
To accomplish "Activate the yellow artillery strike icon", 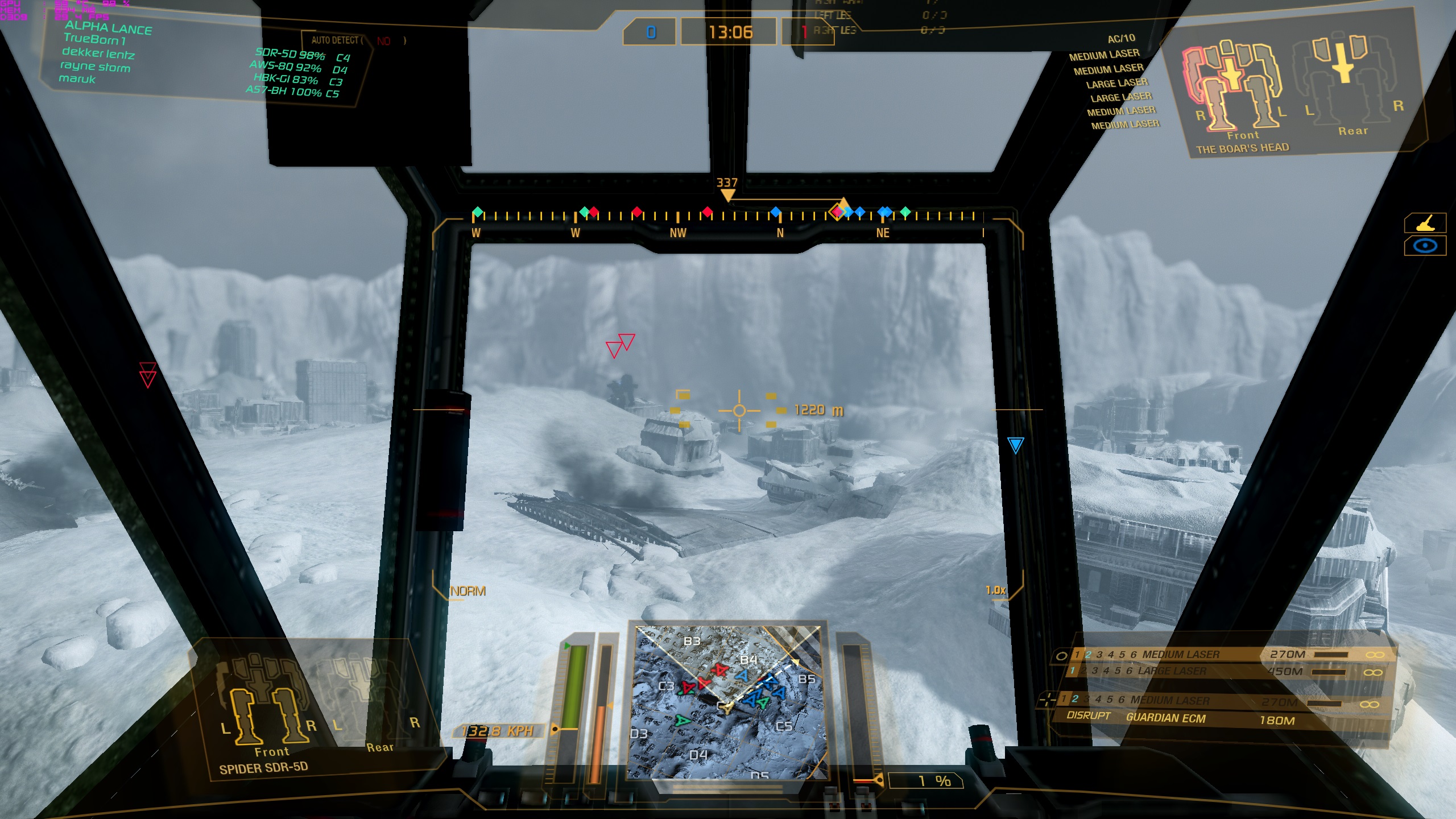I will click(x=1425, y=224).
